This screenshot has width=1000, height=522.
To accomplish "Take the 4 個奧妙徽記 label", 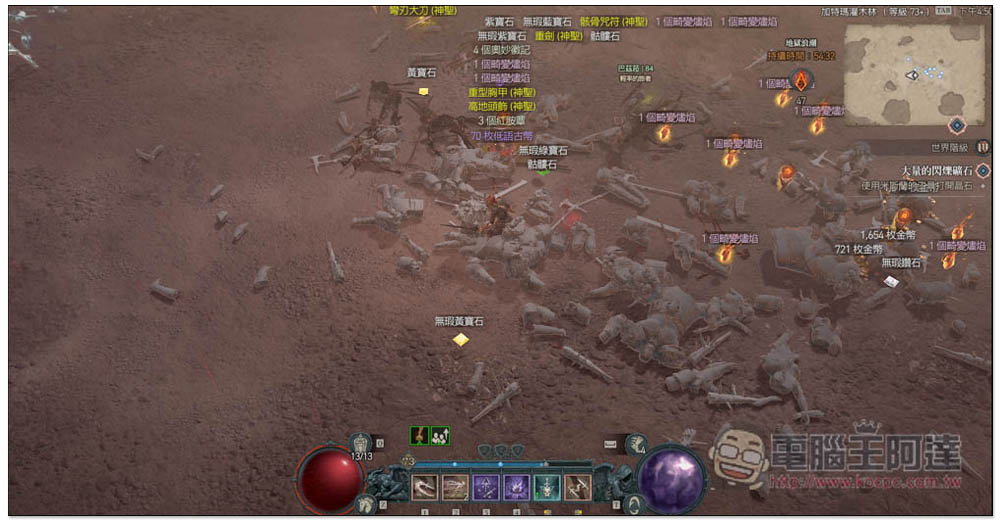I will click(502, 49).
